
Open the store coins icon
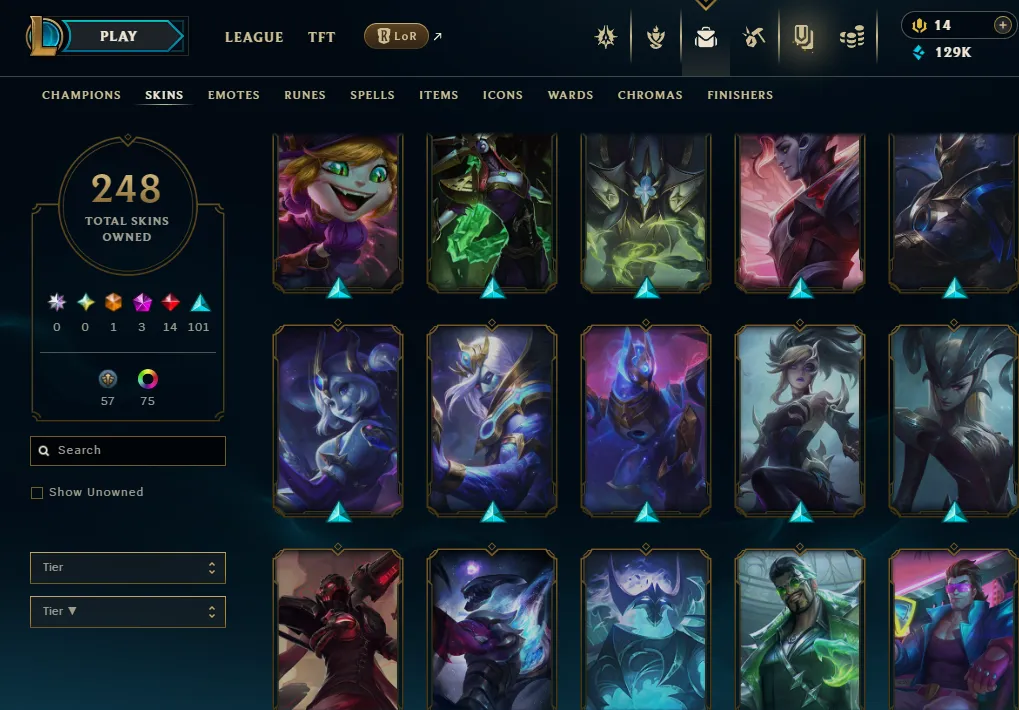tap(852, 38)
